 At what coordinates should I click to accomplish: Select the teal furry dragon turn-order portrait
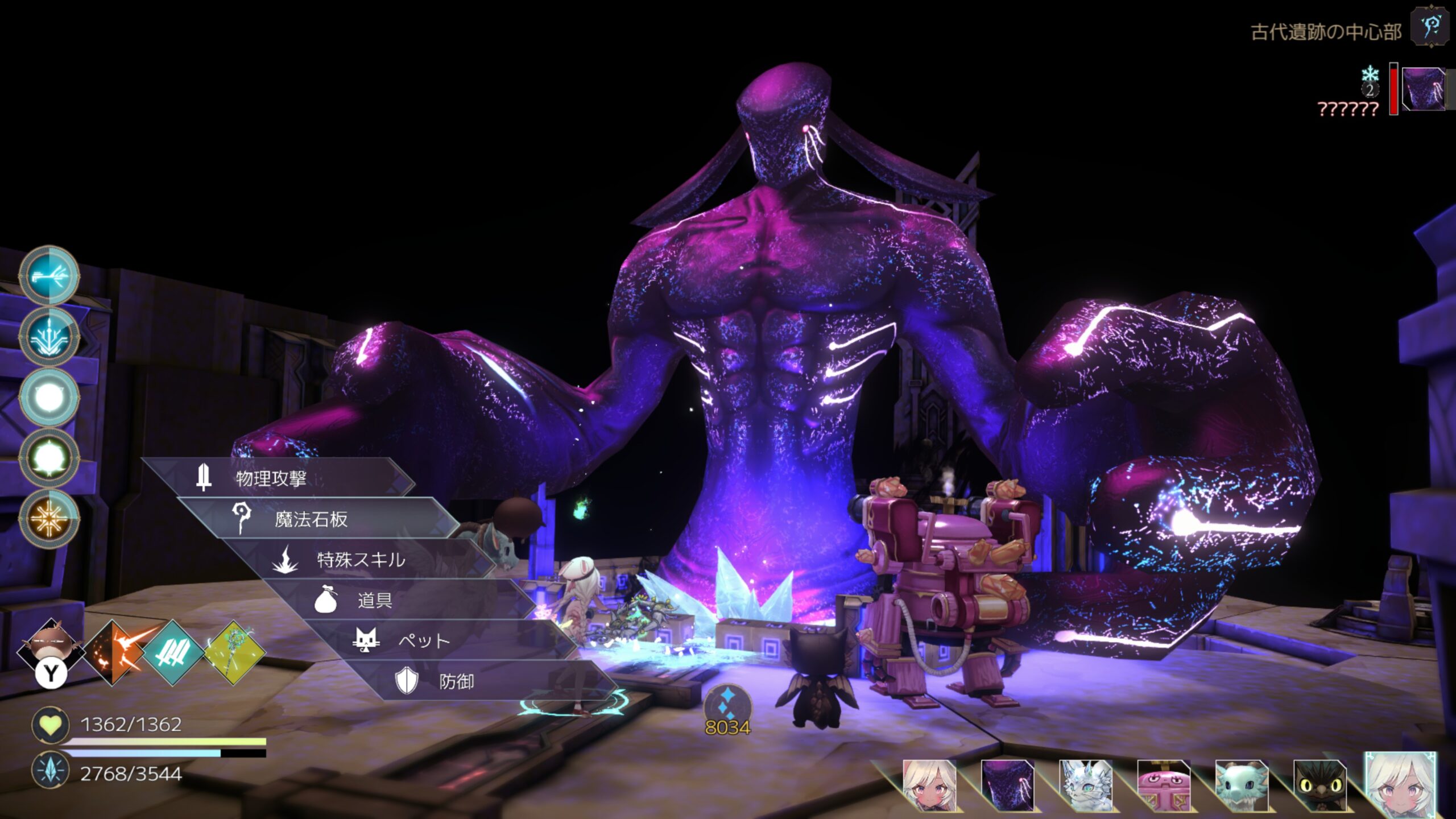pos(1241,785)
